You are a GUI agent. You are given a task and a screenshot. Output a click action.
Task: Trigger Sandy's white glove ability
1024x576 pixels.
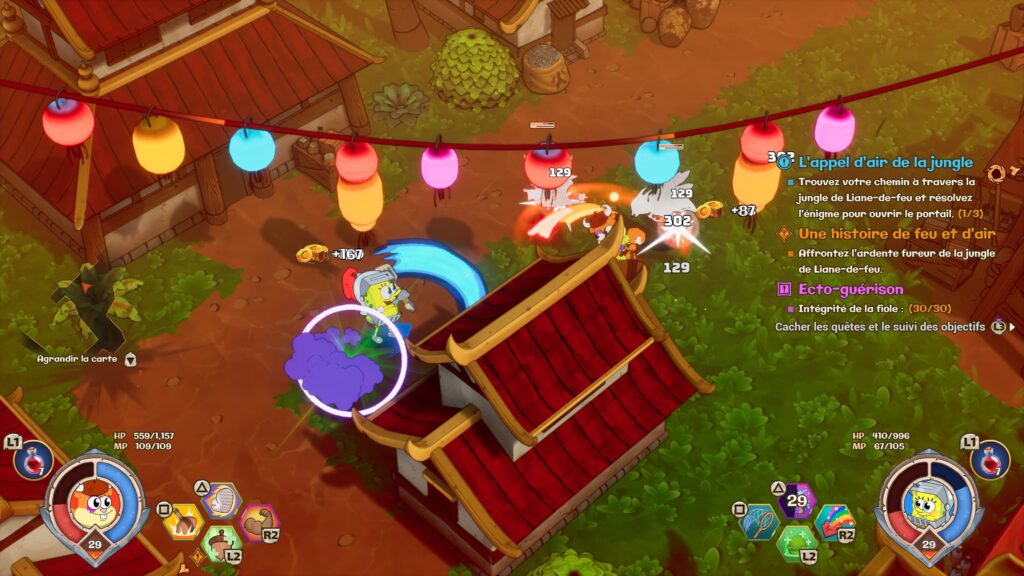point(221,501)
